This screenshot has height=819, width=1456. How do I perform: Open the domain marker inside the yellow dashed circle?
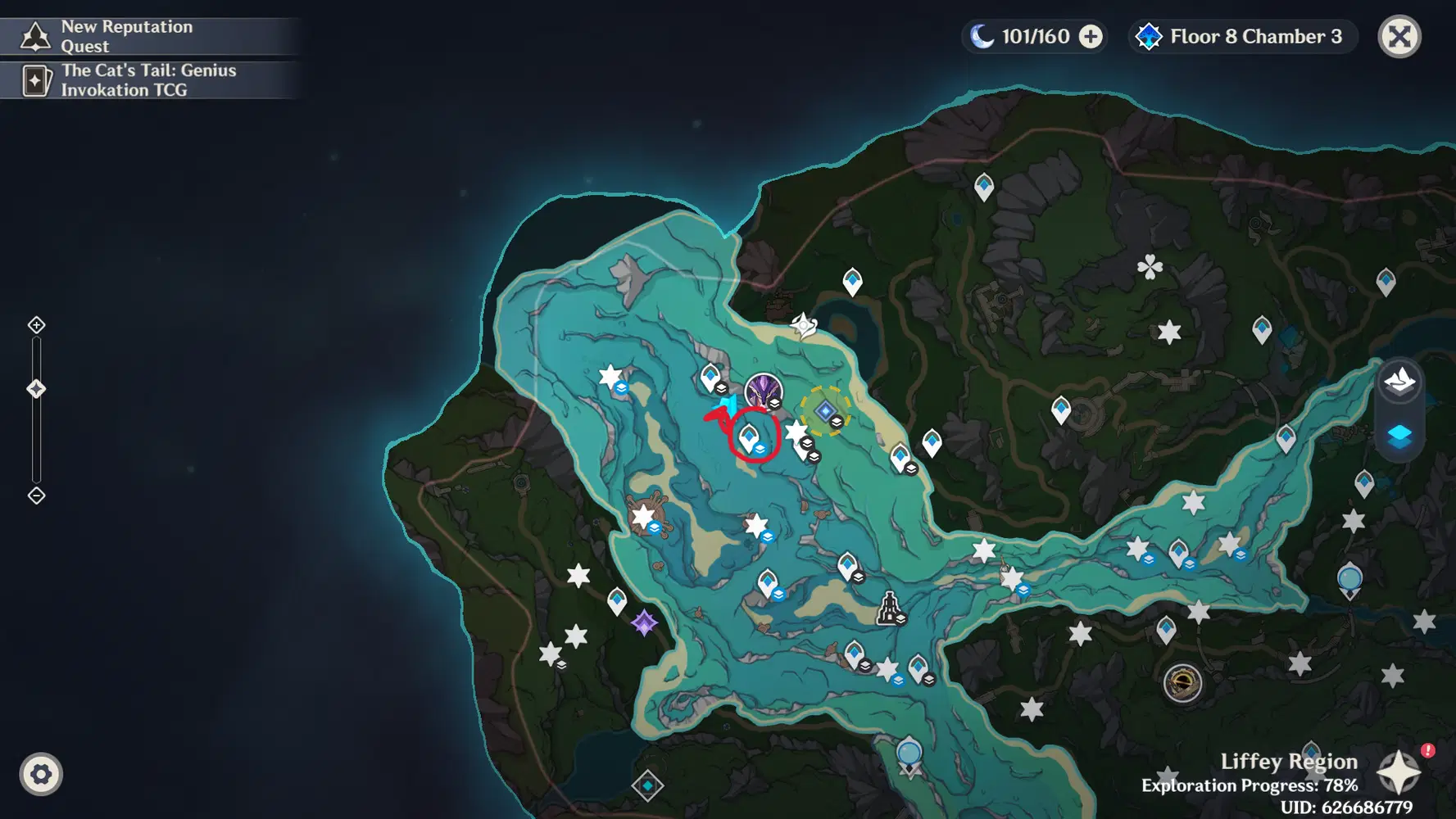[x=825, y=410]
